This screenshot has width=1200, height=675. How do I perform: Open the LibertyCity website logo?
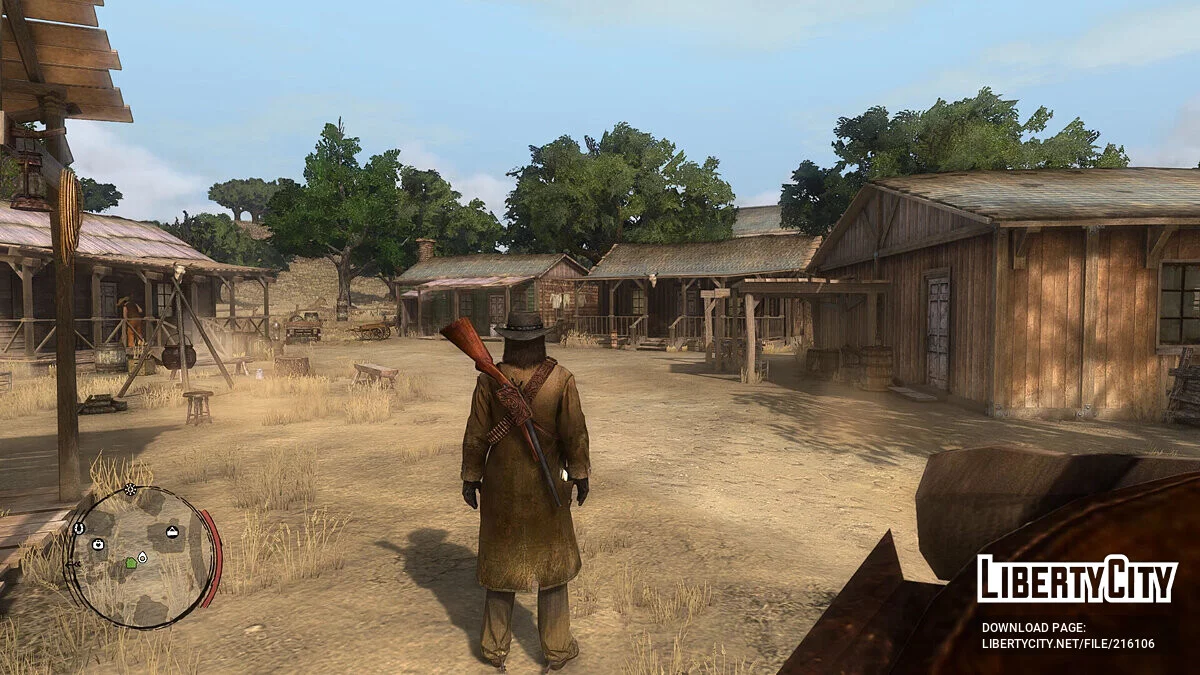point(1076,580)
